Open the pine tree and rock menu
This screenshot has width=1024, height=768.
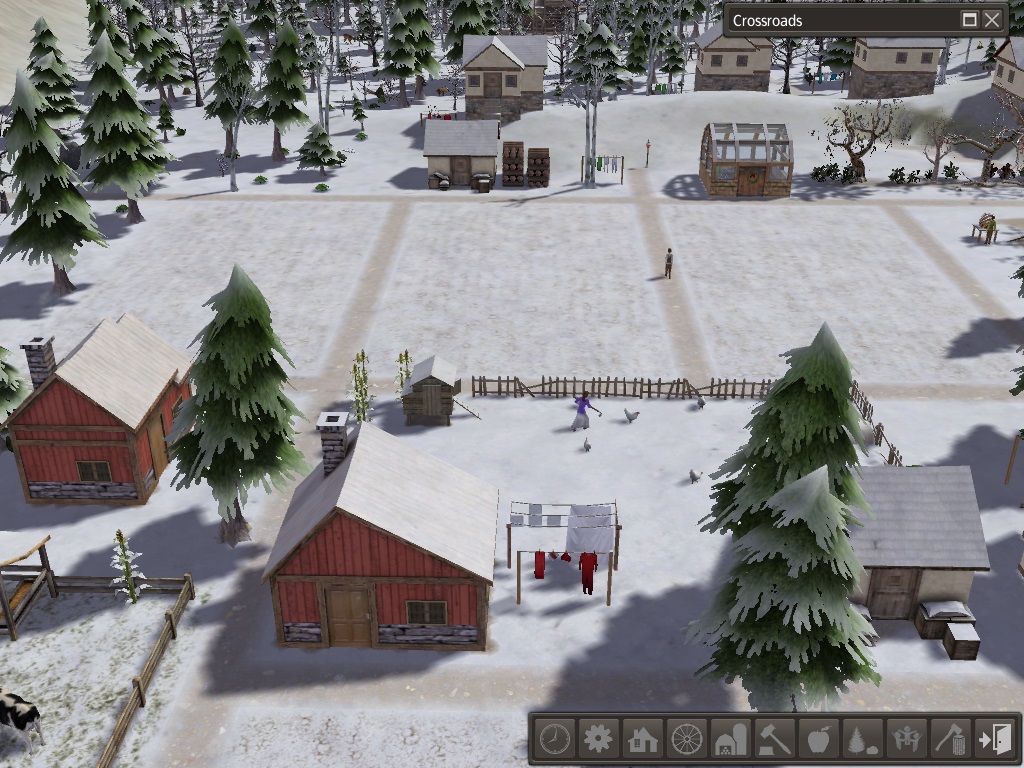point(862,740)
